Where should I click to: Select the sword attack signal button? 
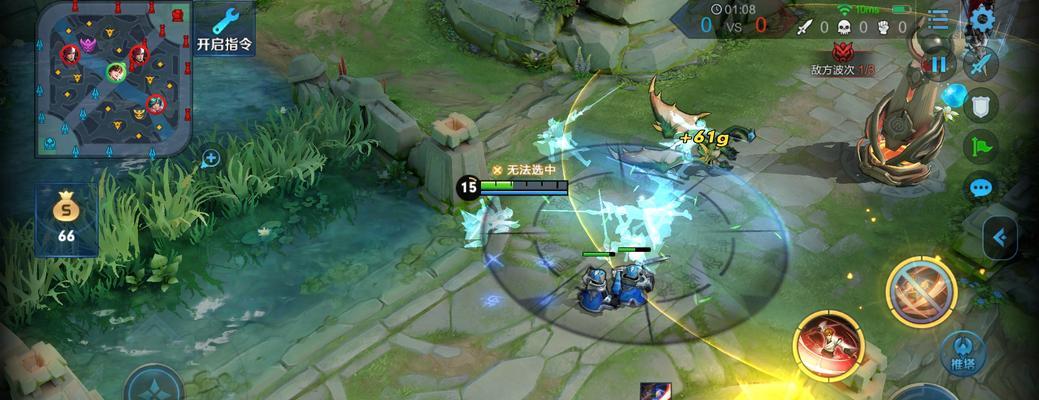point(982,65)
